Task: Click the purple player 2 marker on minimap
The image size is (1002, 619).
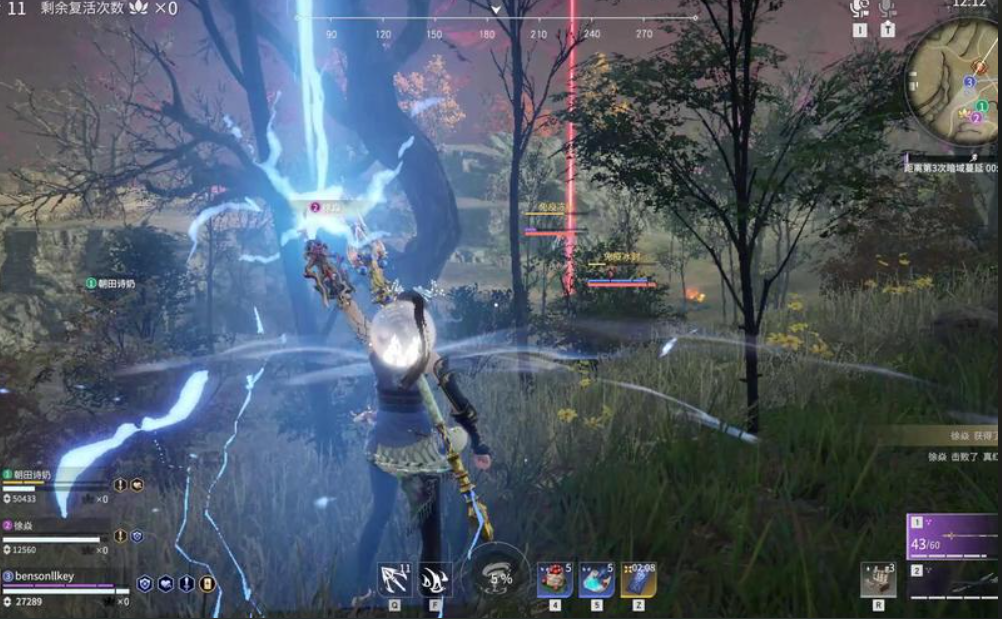Action: pos(976,117)
